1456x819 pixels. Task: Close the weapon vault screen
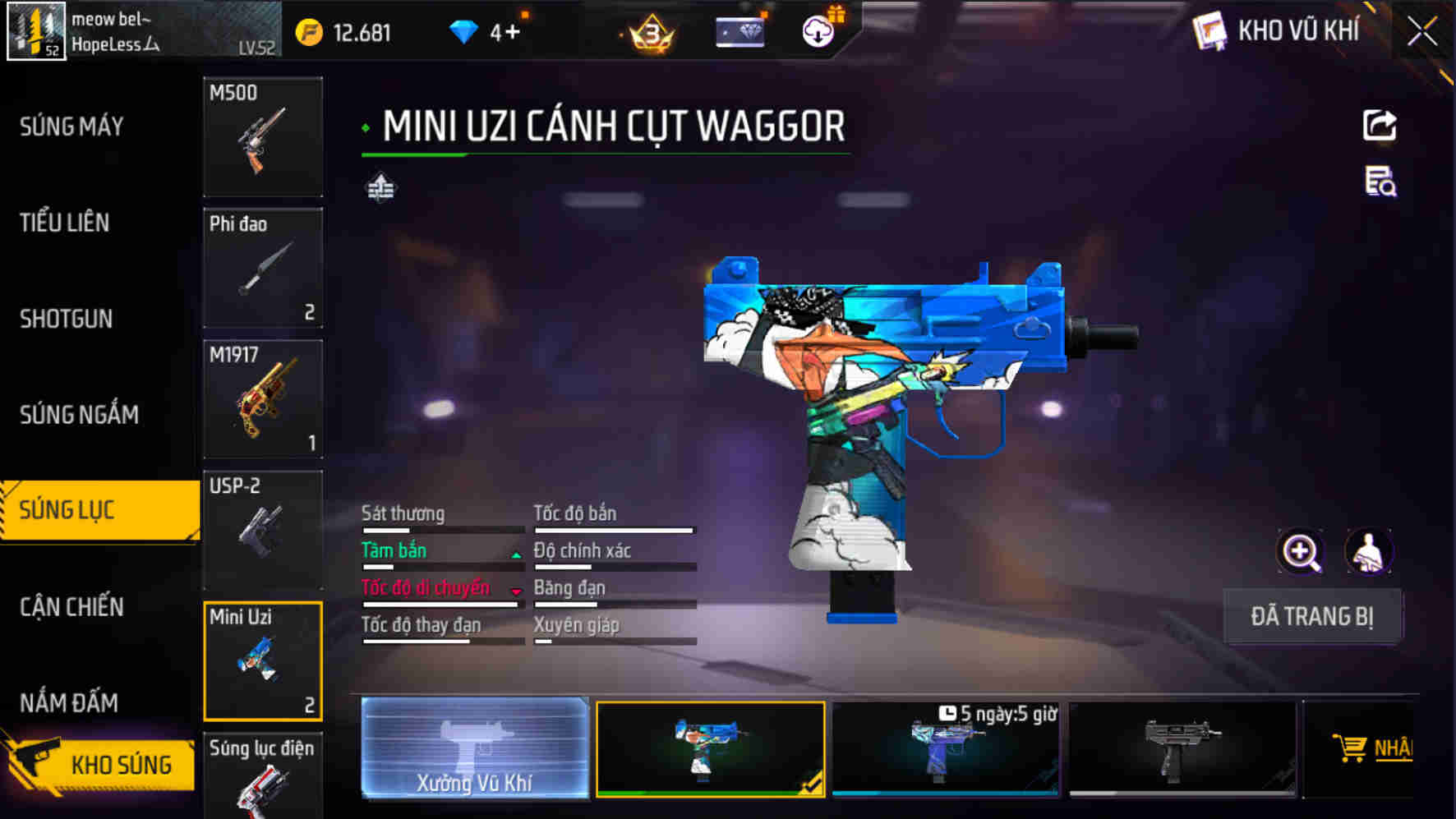(1422, 32)
